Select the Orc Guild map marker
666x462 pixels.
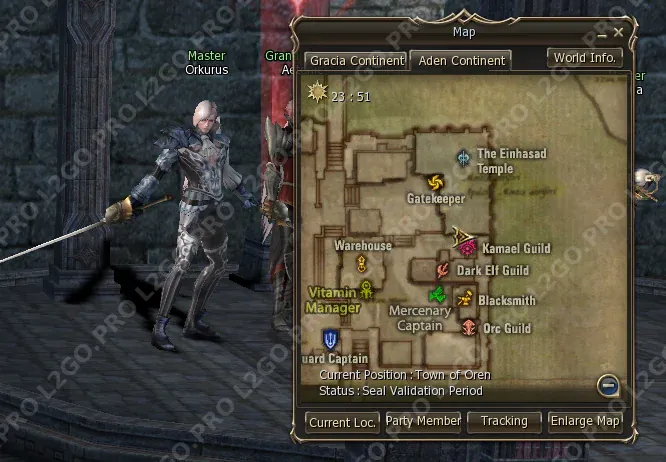(x=470, y=327)
